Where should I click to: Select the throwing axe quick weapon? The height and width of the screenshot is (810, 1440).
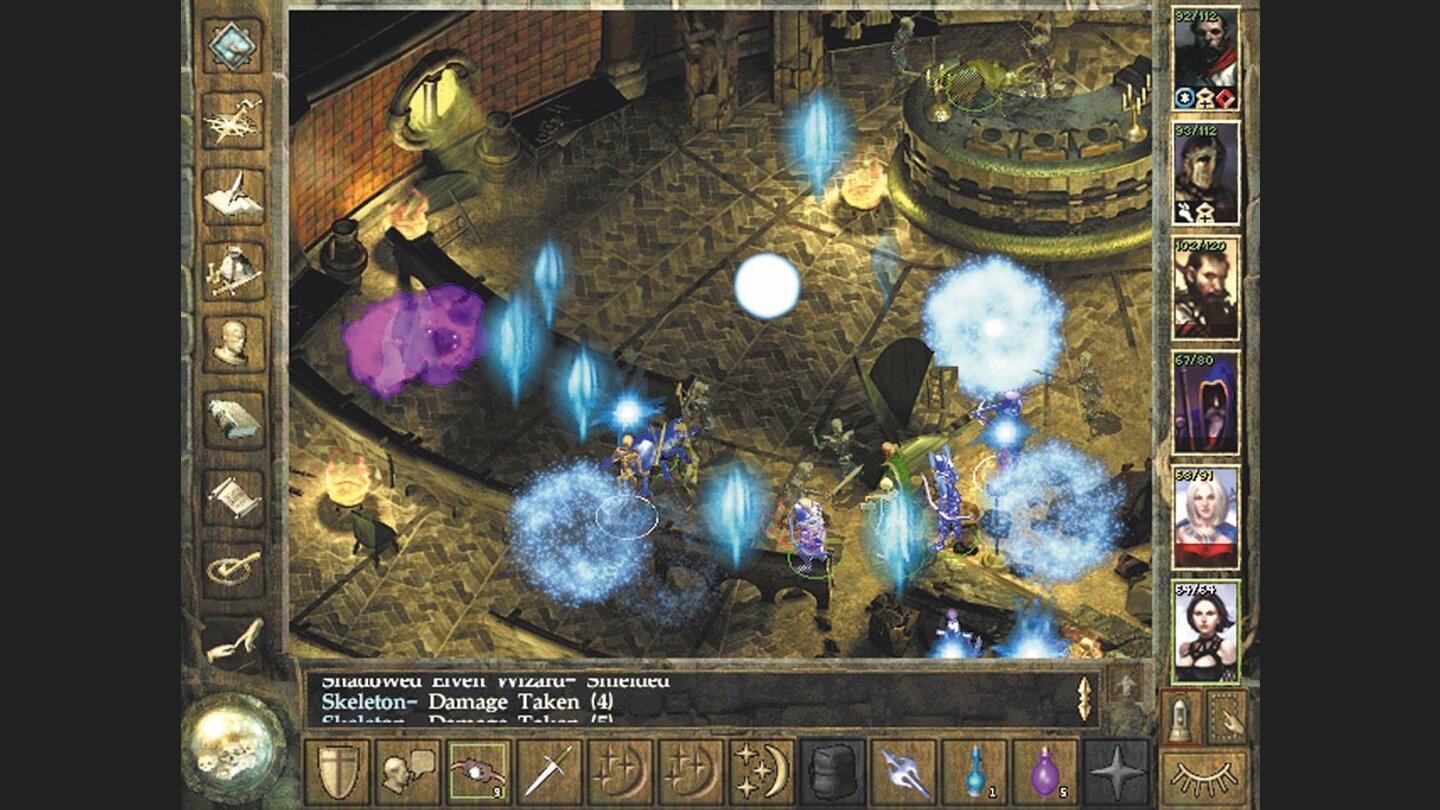[903, 770]
